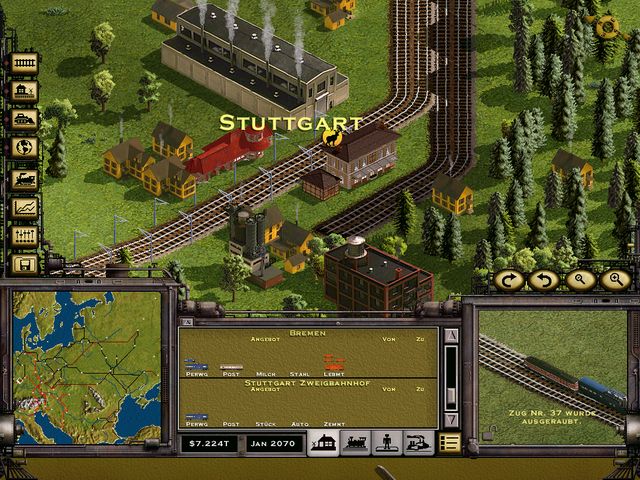Switch to the station list tab
640x480 pixels.
323,443
